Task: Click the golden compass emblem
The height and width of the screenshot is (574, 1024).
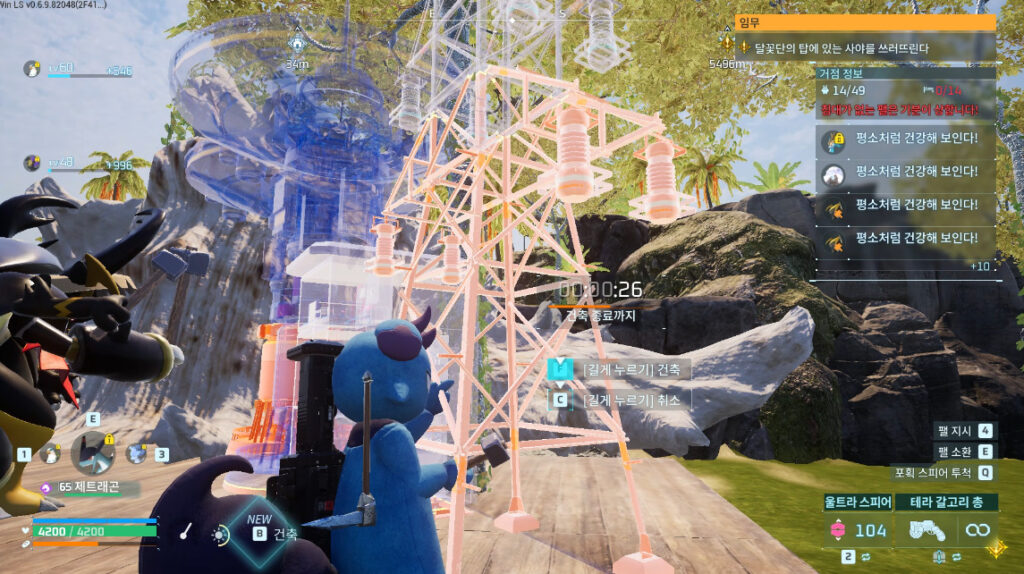Action: [x=996, y=548]
